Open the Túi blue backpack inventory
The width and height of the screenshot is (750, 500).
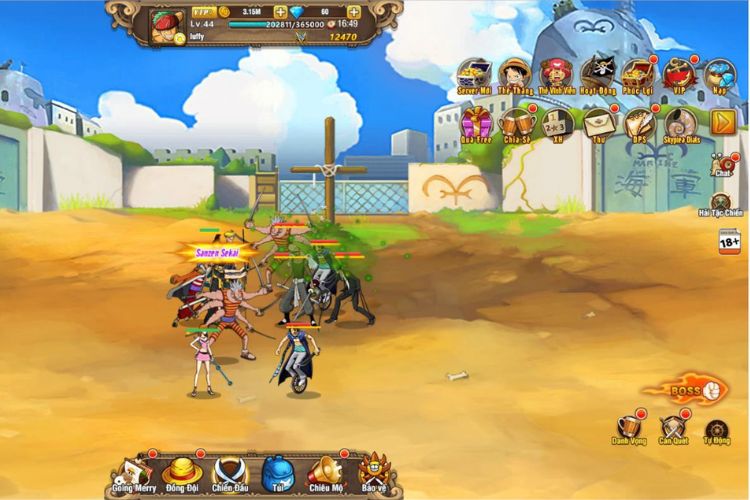(276, 471)
